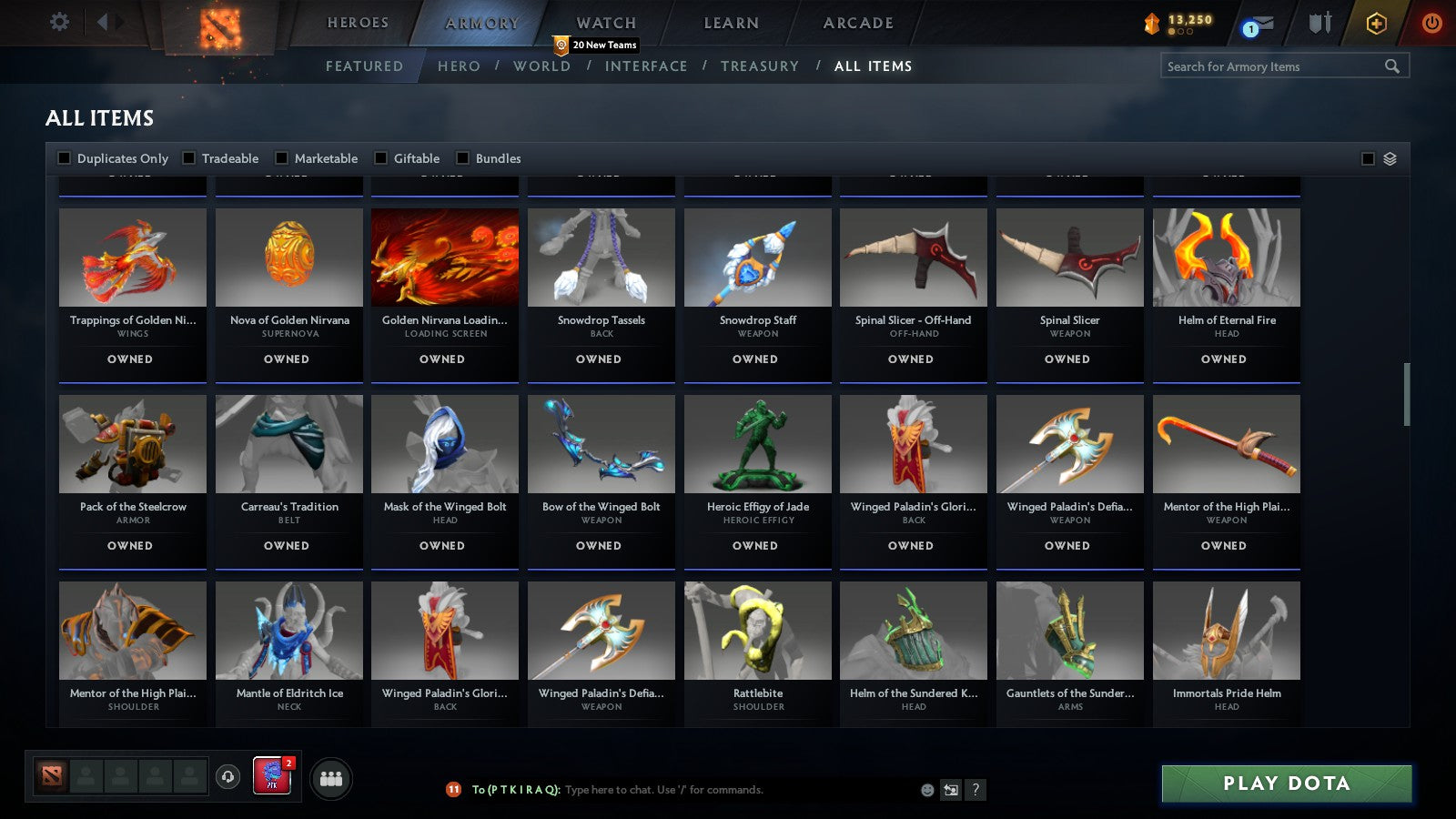Image resolution: width=1456 pixels, height=819 pixels.
Task: Click the smiley emoticon icon in chat bar
Action: click(x=926, y=790)
